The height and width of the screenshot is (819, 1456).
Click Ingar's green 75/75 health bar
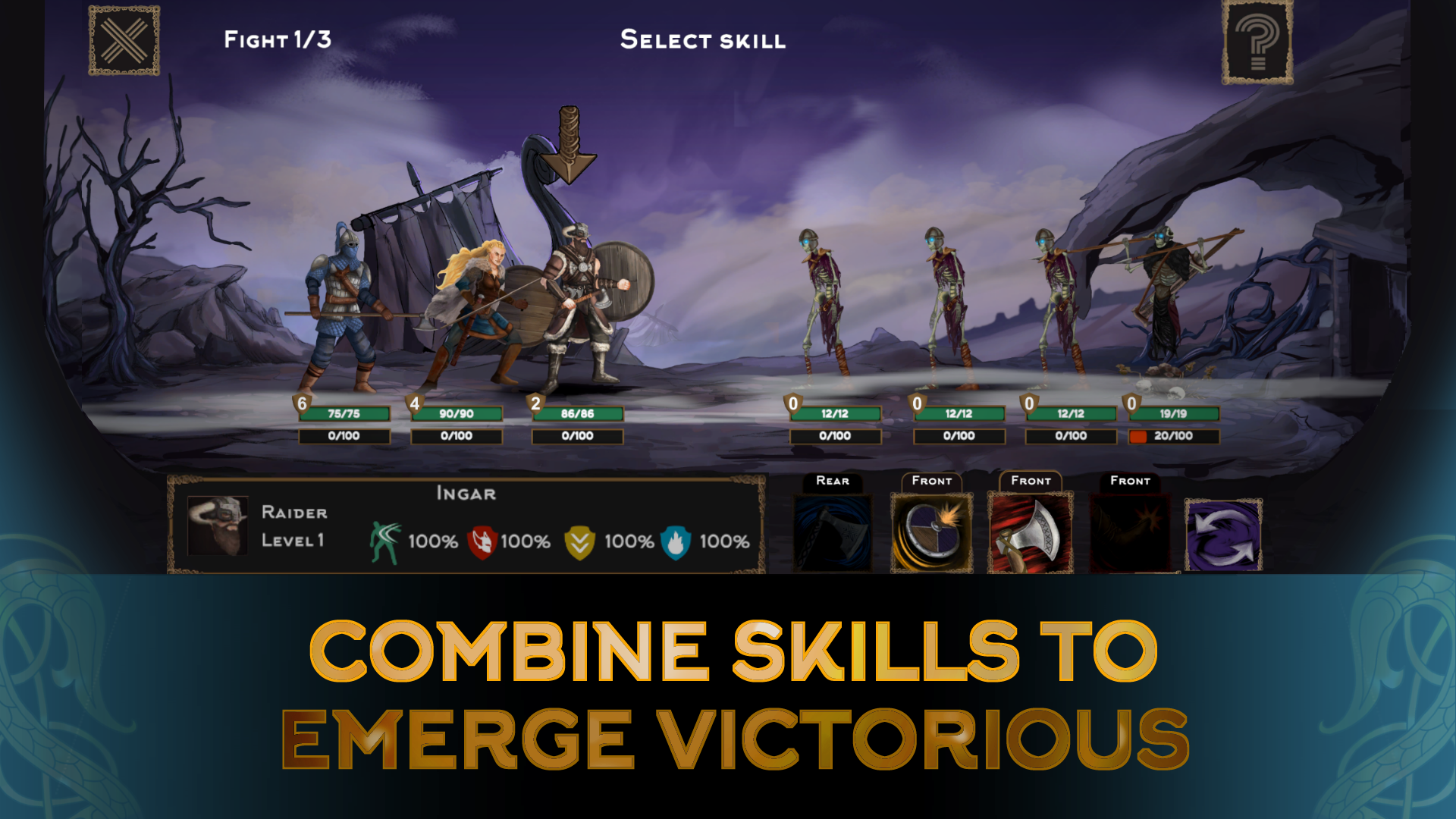pos(345,414)
